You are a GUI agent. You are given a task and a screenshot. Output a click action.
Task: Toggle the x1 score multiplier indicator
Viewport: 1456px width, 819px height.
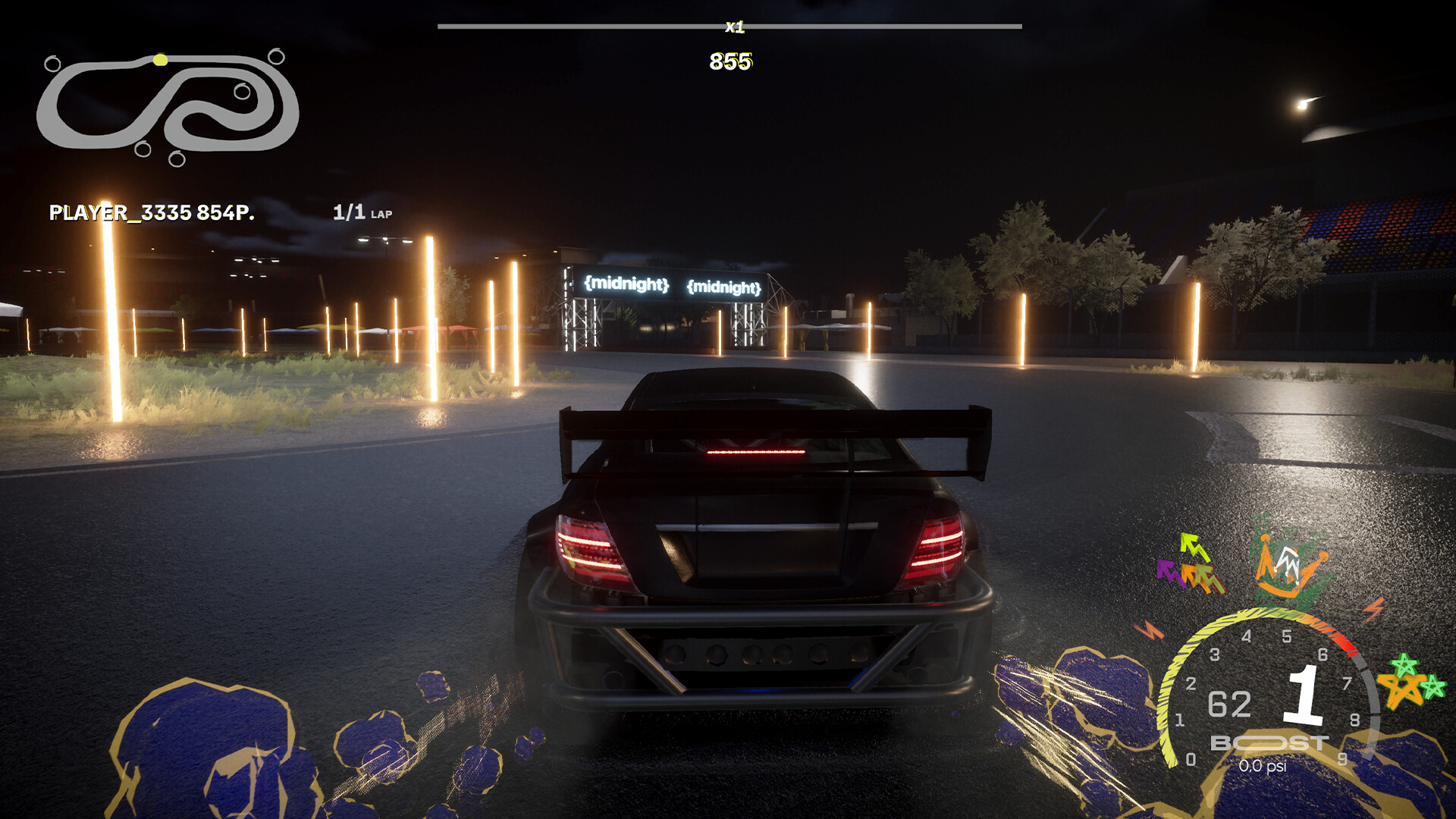click(x=733, y=28)
